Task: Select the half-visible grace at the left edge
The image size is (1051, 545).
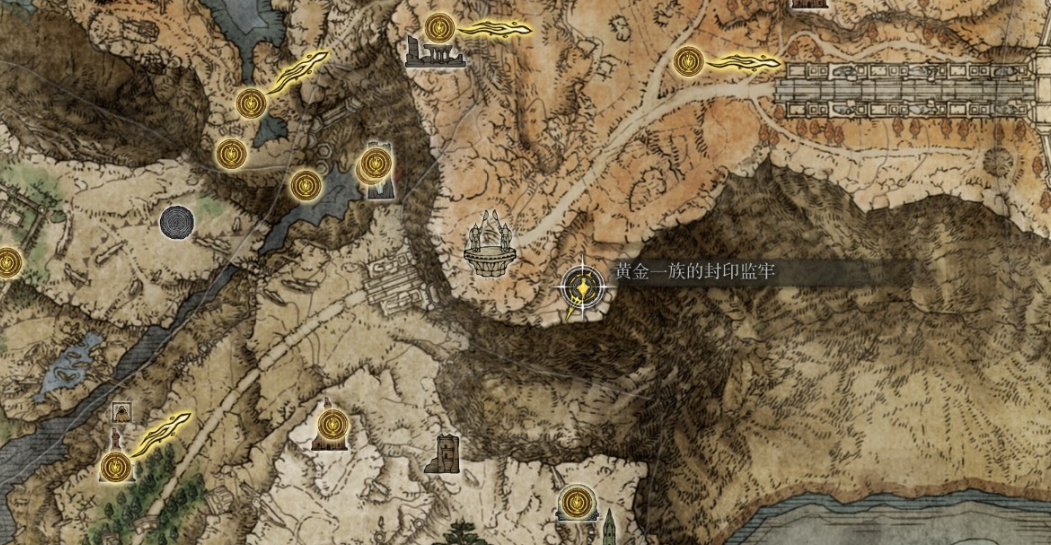Action: click(6, 263)
